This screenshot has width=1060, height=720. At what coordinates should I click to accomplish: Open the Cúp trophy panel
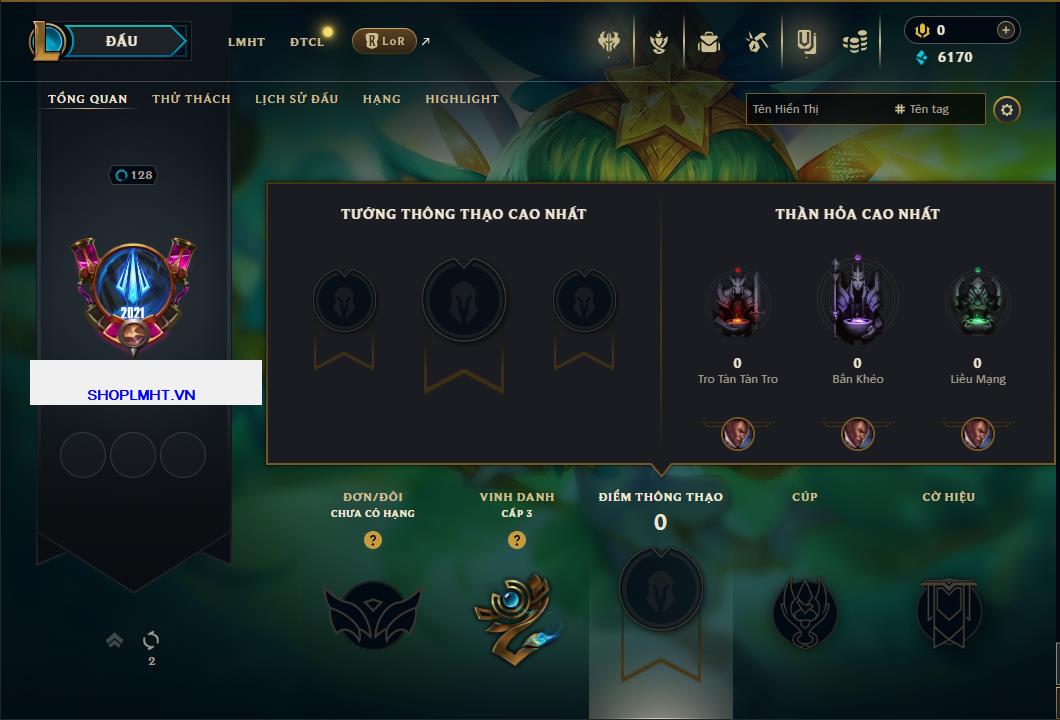[x=804, y=612]
